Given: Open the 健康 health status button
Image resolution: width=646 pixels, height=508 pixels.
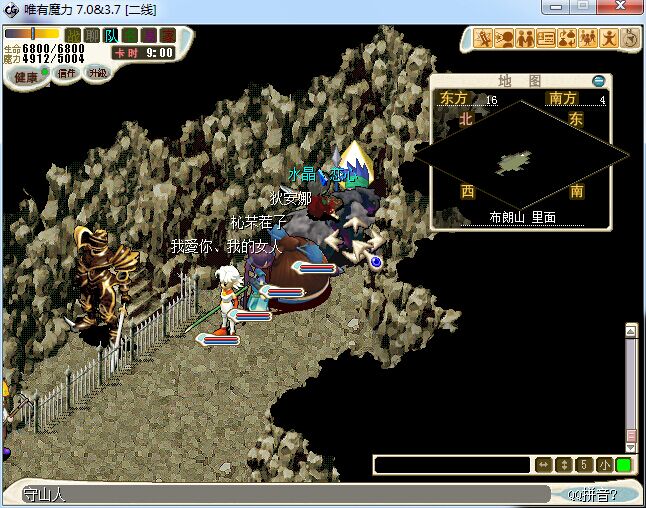Looking at the screenshot, I should click(25, 77).
